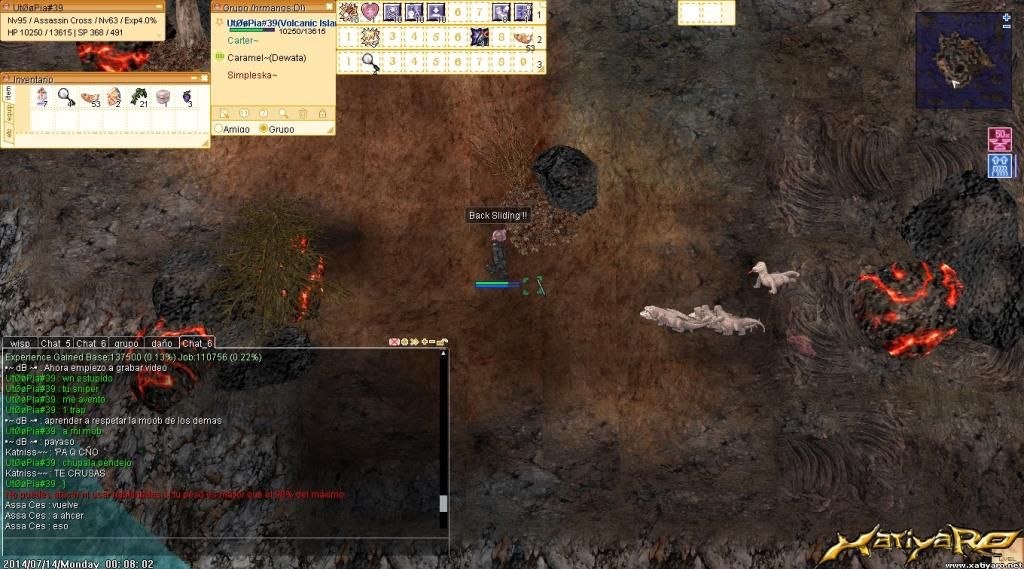Select the green herb stack of 21
This screenshot has width=1024, height=569.
click(139, 97)
